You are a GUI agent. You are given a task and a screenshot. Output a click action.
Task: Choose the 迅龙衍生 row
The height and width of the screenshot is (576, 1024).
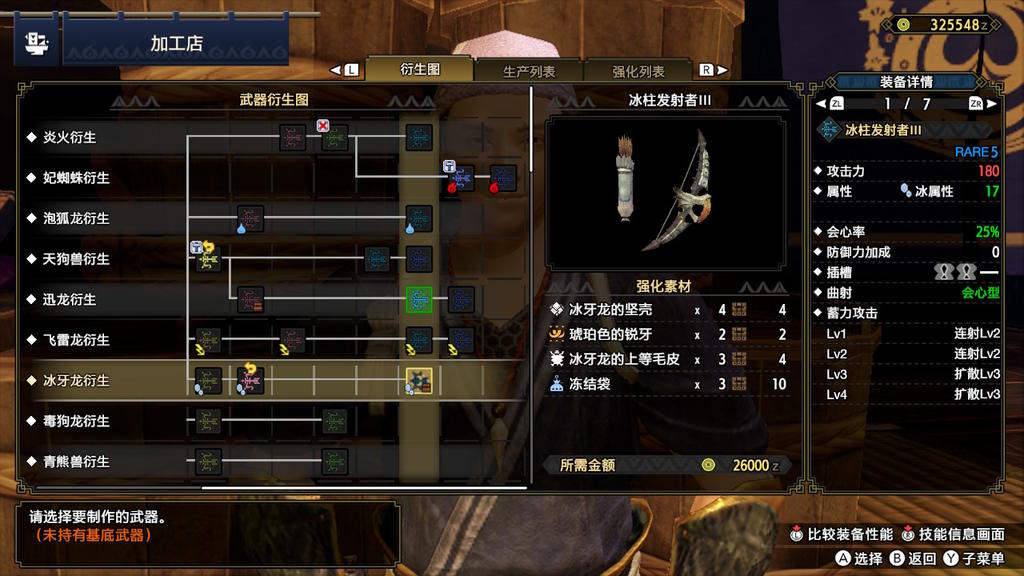pyautogui.click(x=70, y=299)
